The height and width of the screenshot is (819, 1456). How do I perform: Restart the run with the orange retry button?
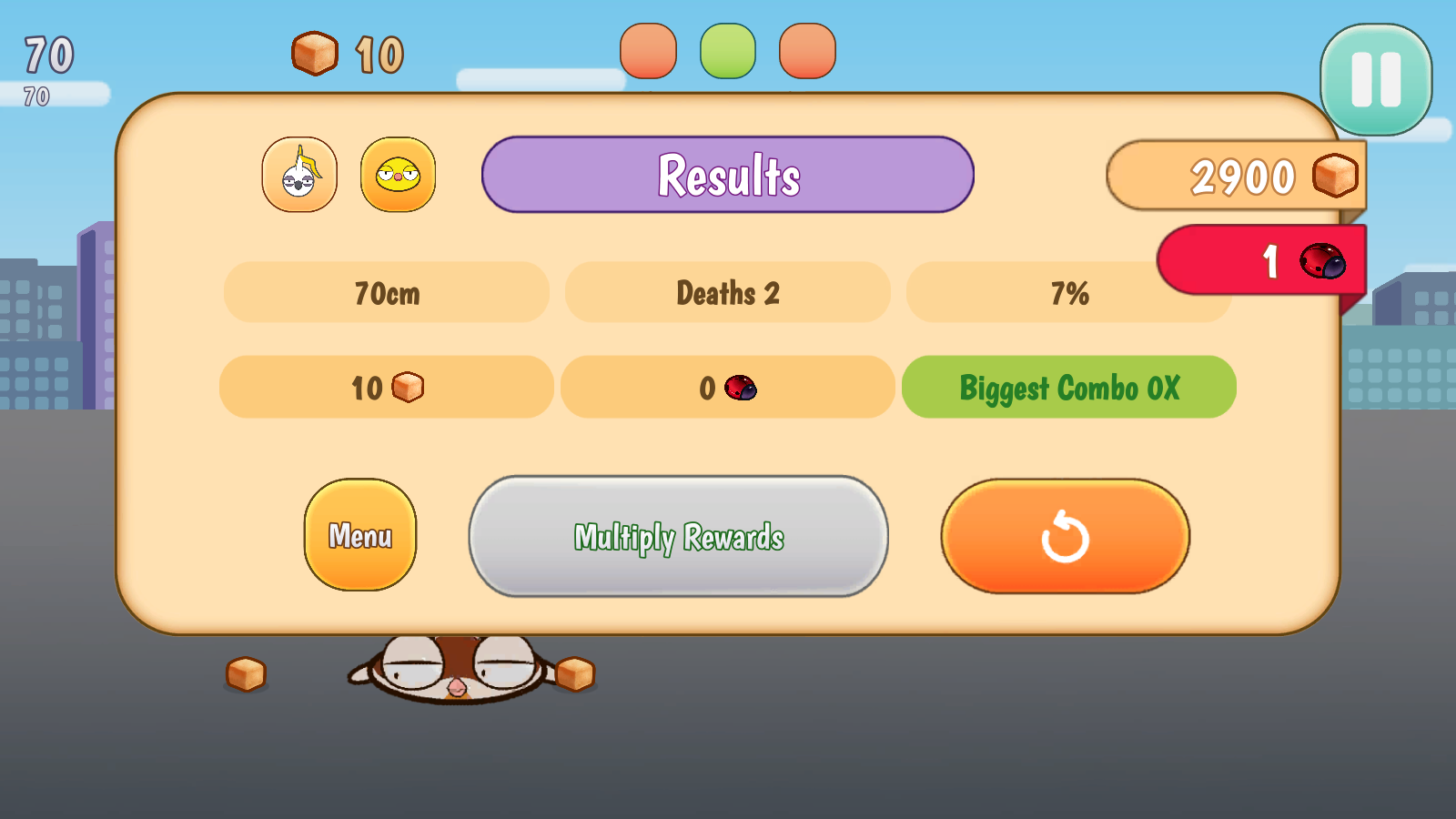(x=1065, y=537)
